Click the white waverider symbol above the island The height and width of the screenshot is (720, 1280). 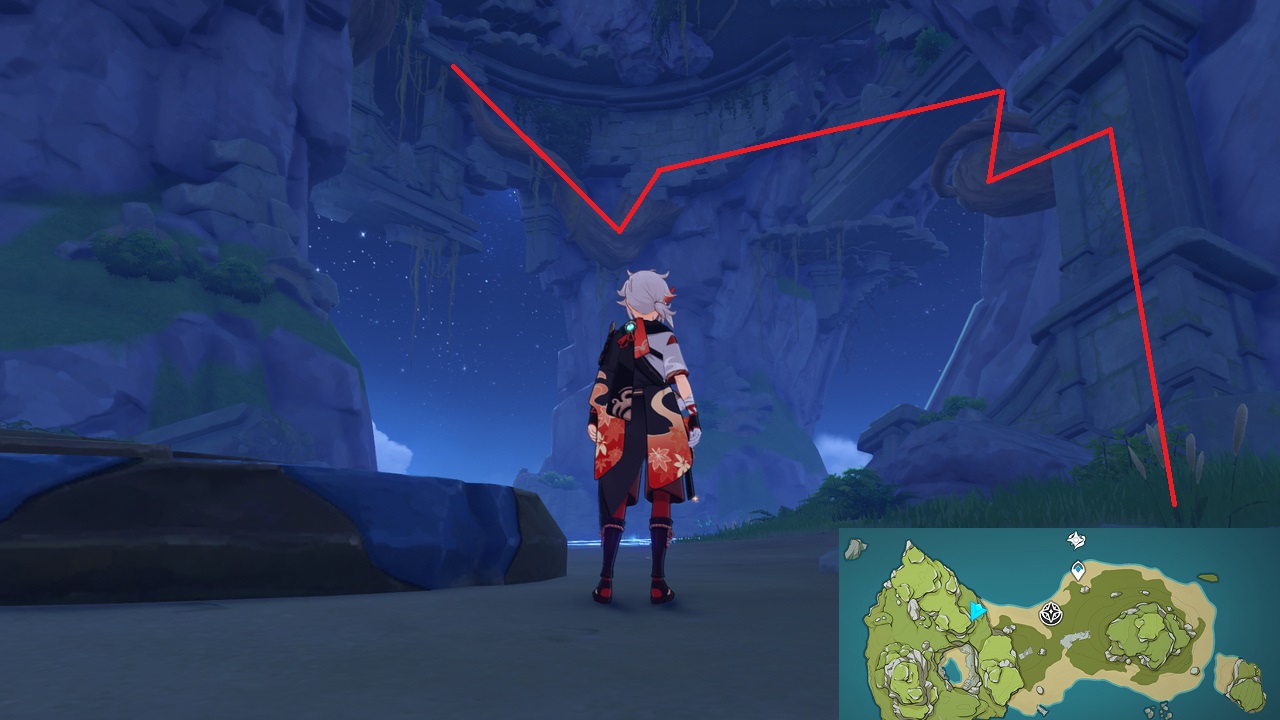[x=1075, y=539]
